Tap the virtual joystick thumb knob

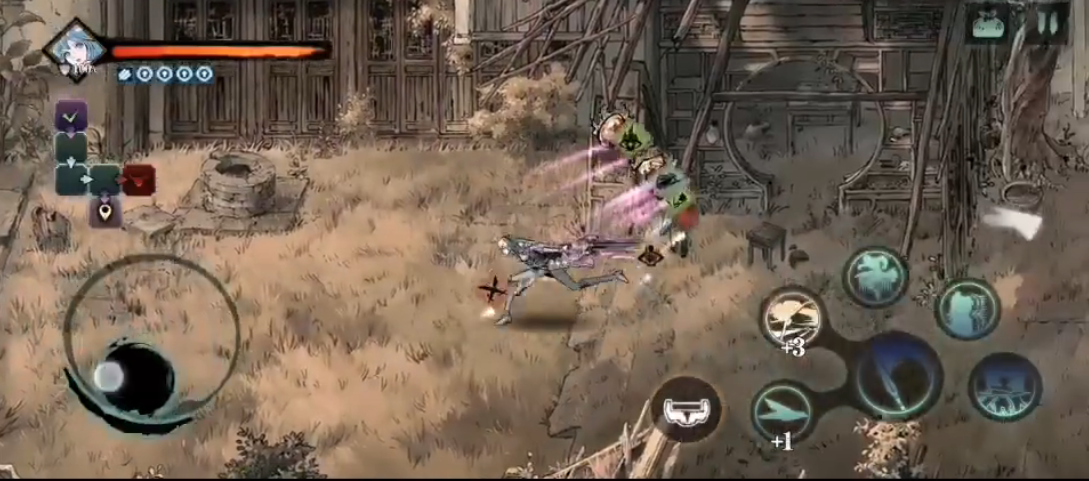(x=109, y=376)
